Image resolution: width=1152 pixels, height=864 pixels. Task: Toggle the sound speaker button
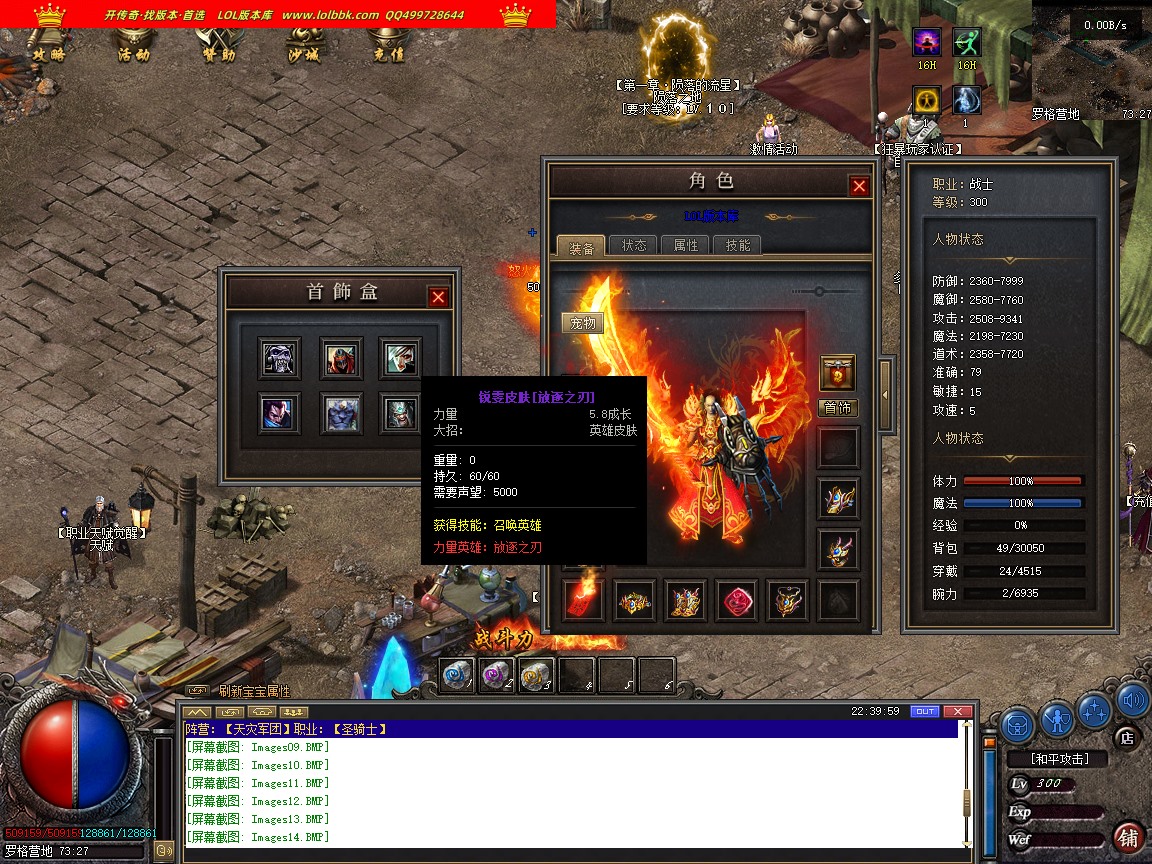1132,701
